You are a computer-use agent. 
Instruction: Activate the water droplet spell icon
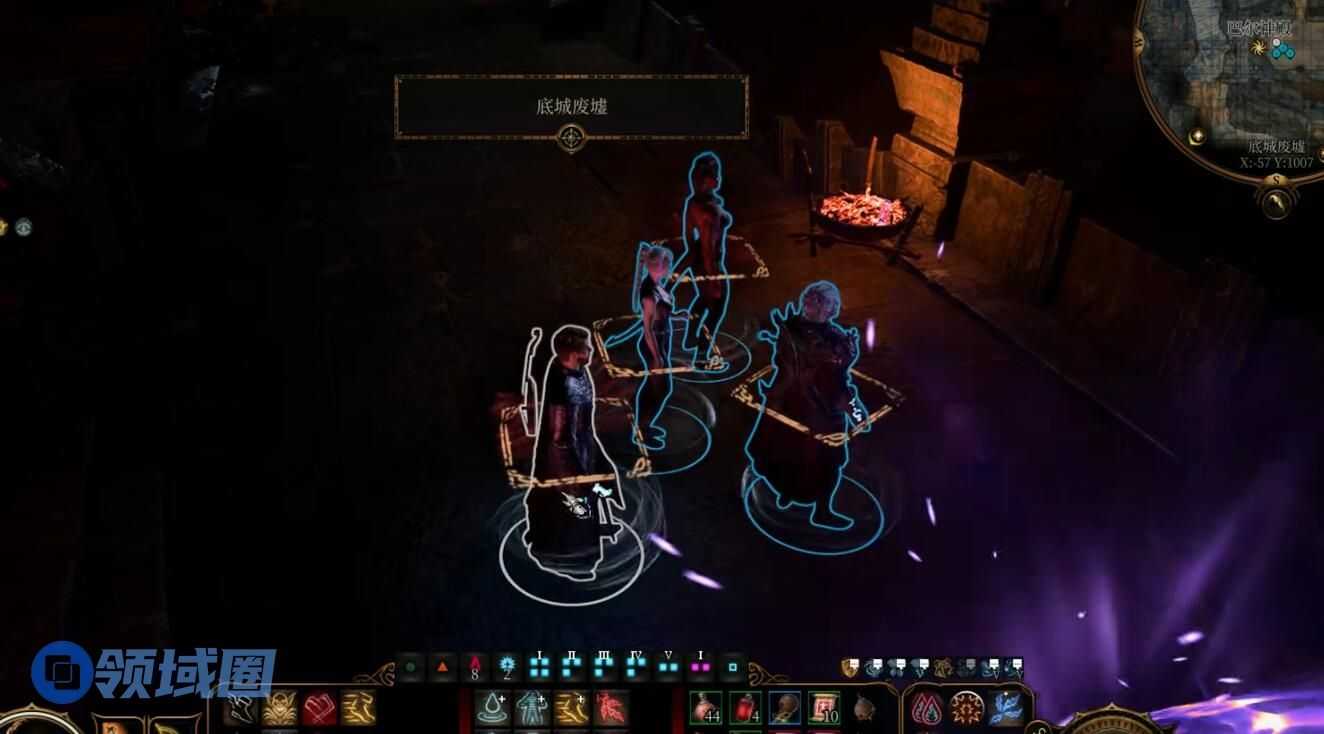[491, 708]
